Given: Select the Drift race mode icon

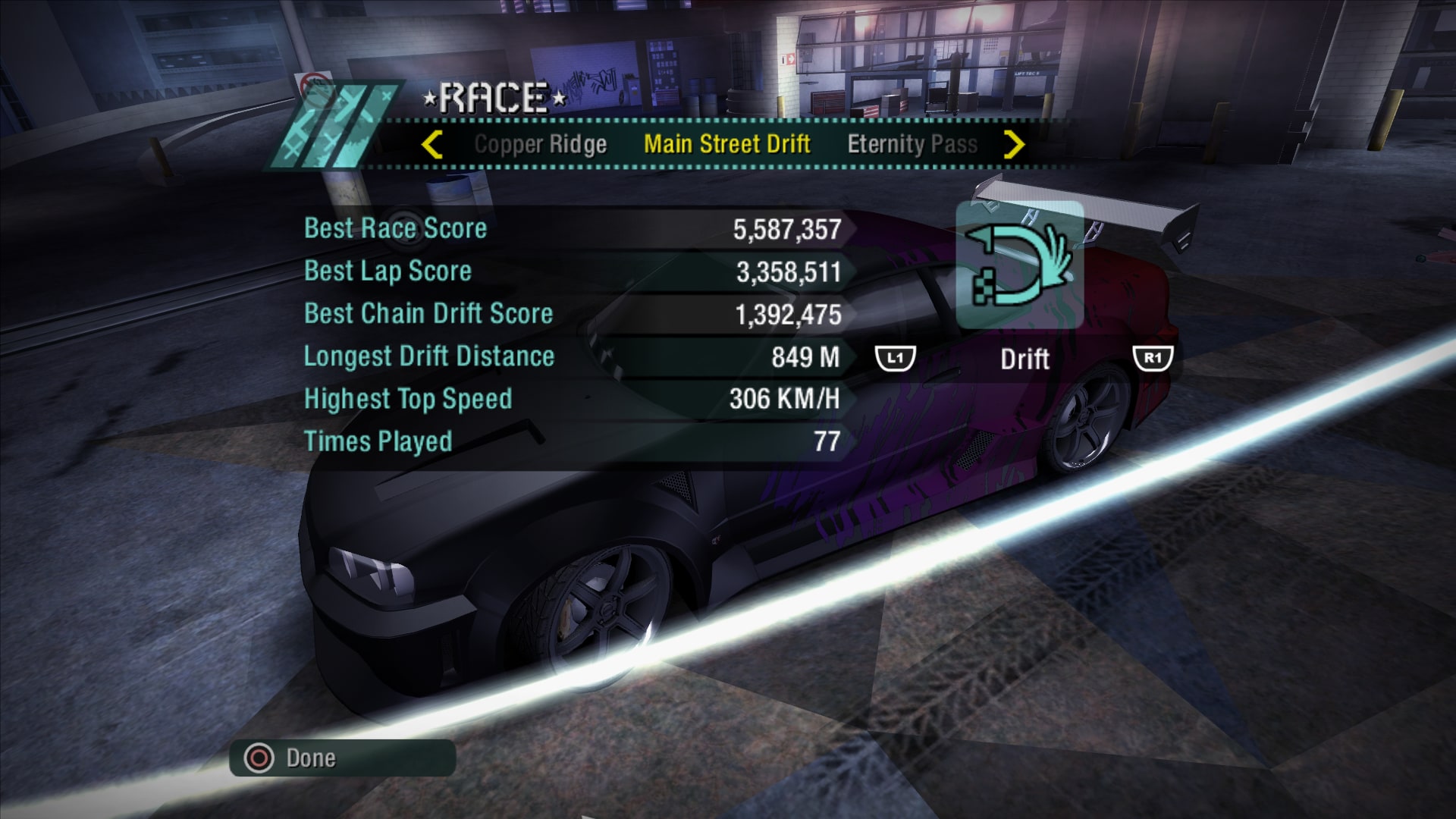Looking at the screenshot, I should coord(1019,265).
